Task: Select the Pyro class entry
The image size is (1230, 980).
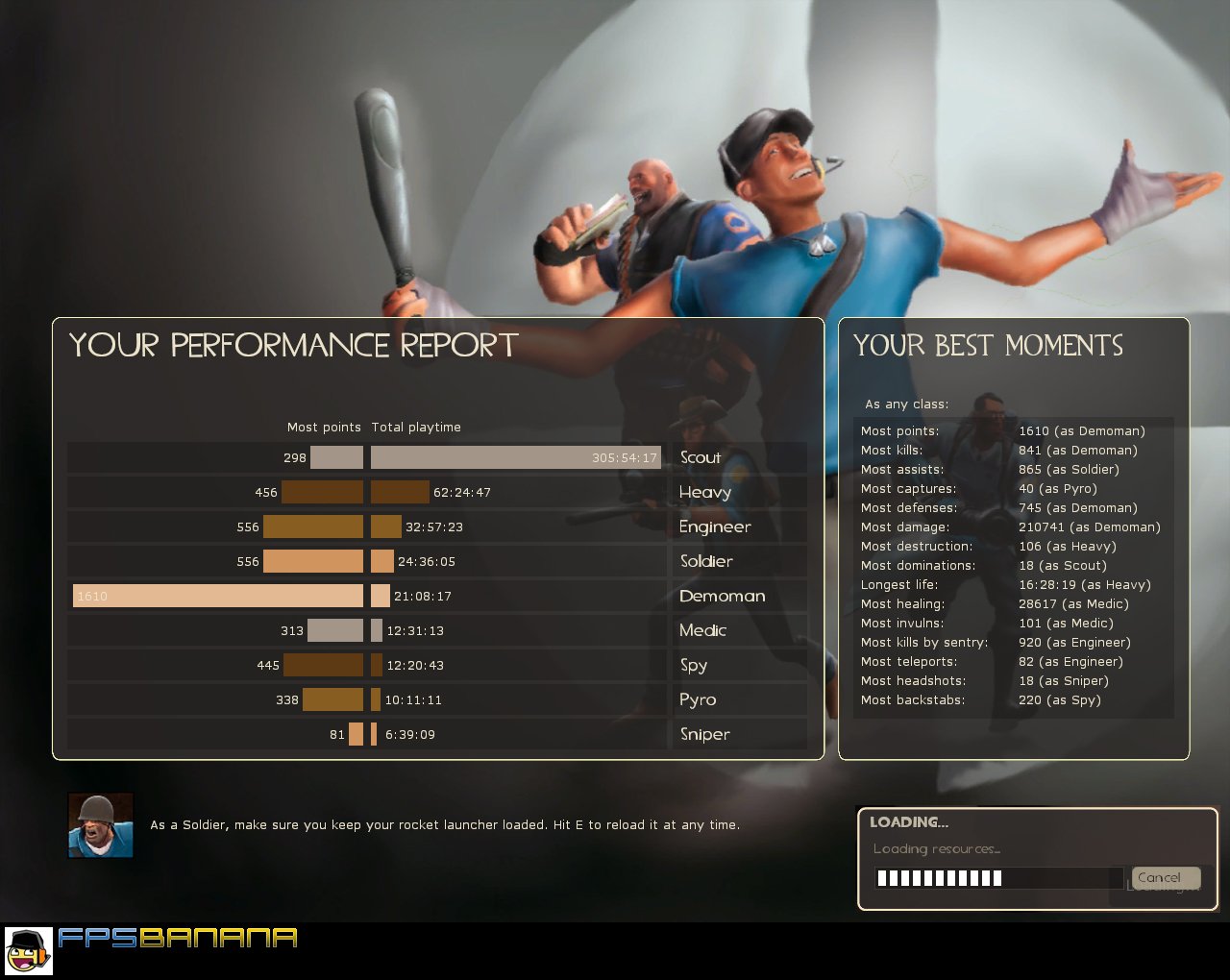Action: pyautogui.click(x=698, y=699)
